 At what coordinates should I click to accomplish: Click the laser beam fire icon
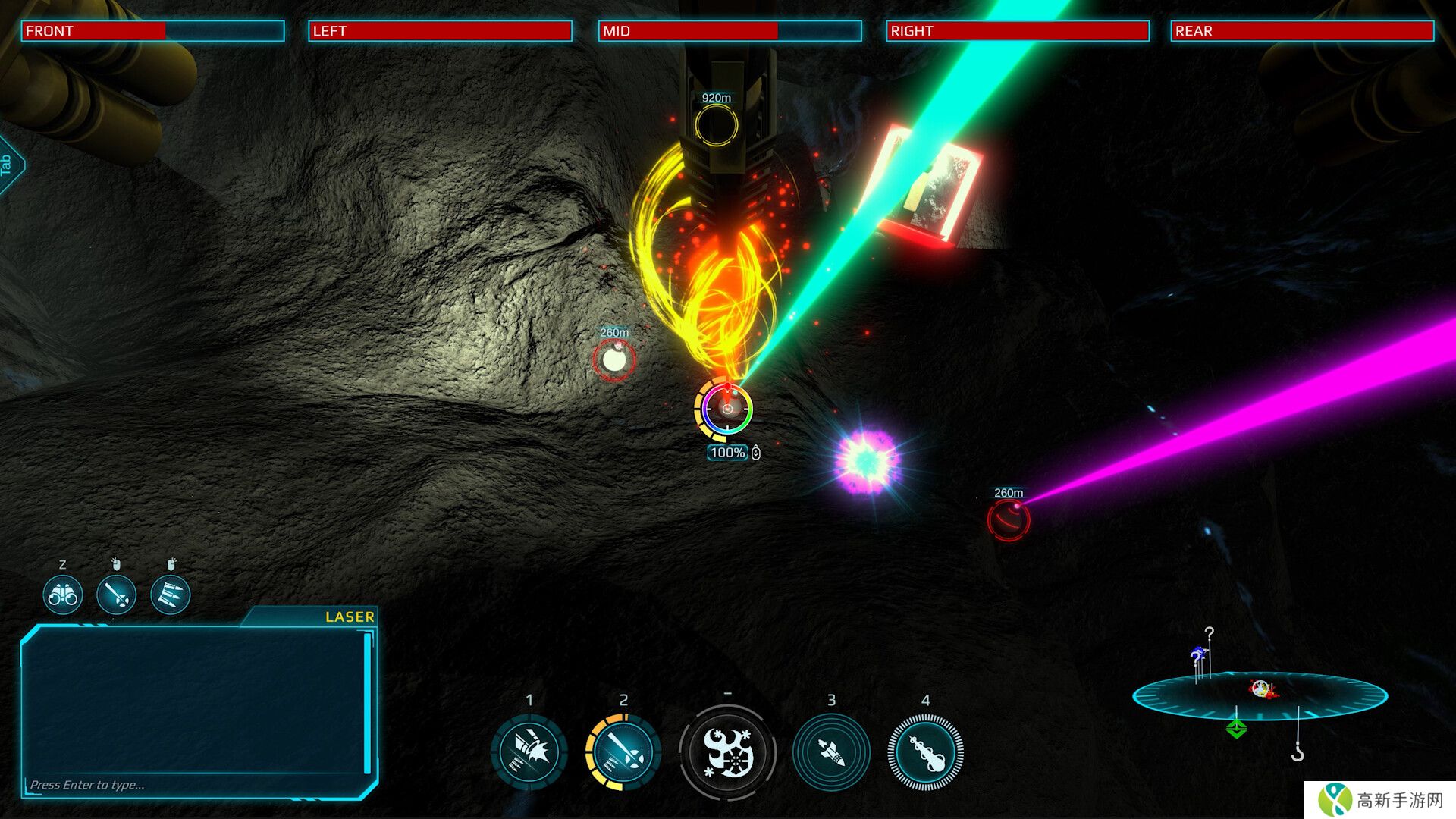(117, 595)
